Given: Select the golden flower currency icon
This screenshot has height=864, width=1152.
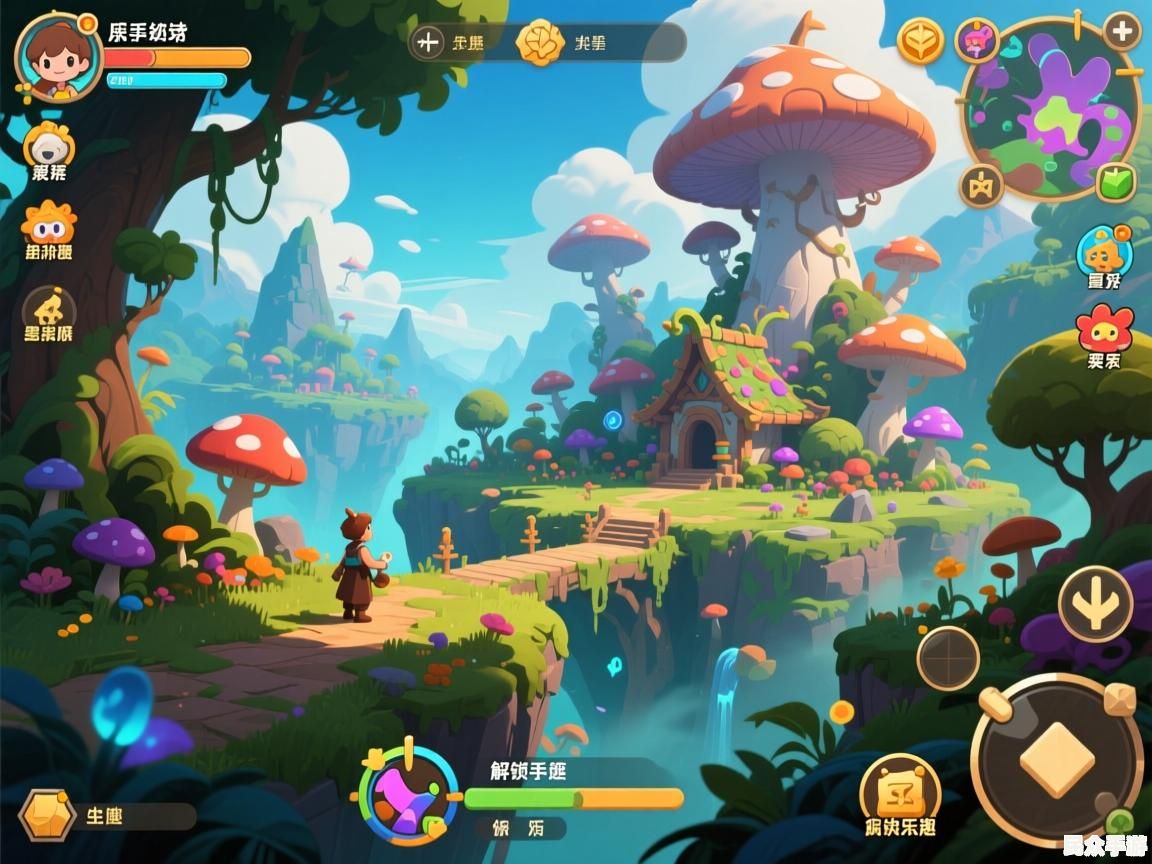Looking at the screenshot, I should tap(540, 43).
